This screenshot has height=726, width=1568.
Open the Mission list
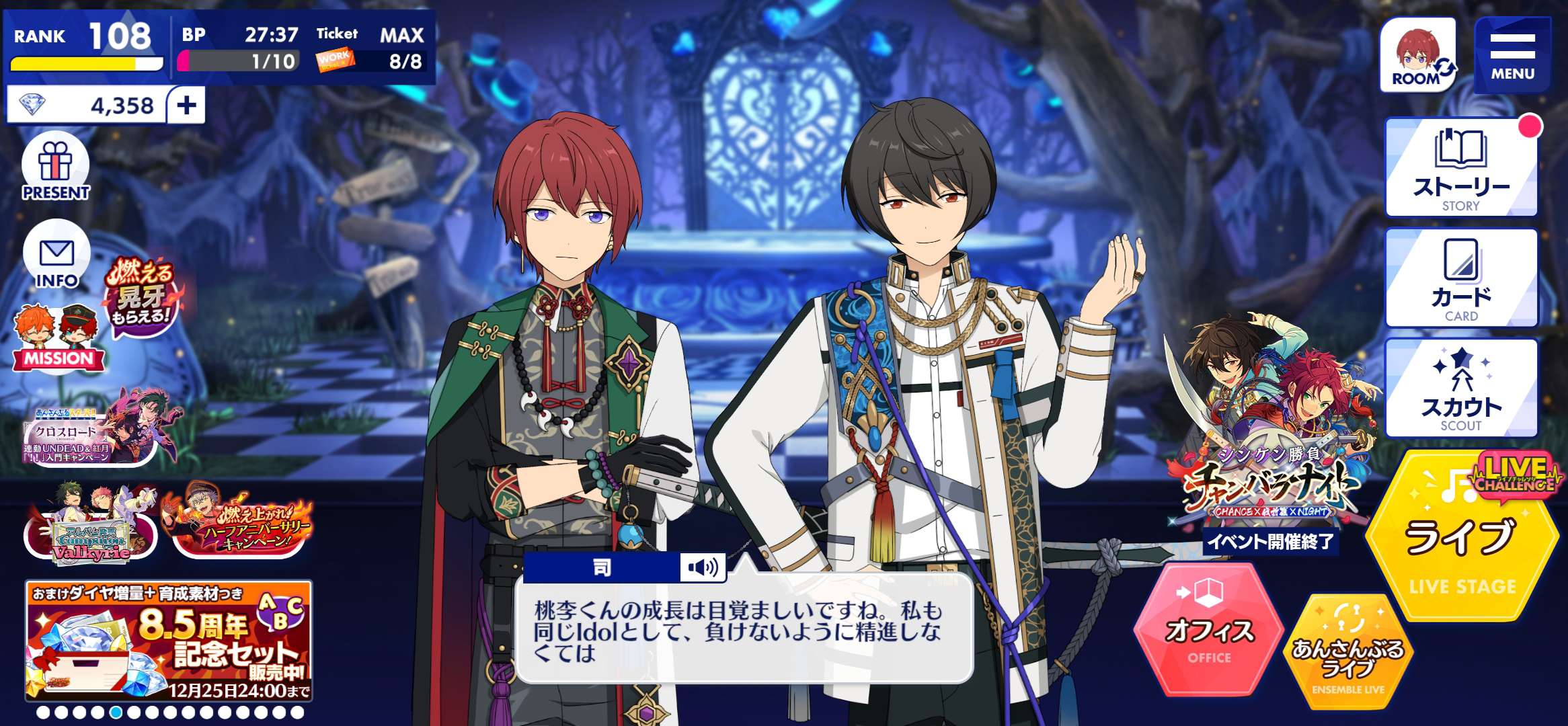(x=58, y=339)
